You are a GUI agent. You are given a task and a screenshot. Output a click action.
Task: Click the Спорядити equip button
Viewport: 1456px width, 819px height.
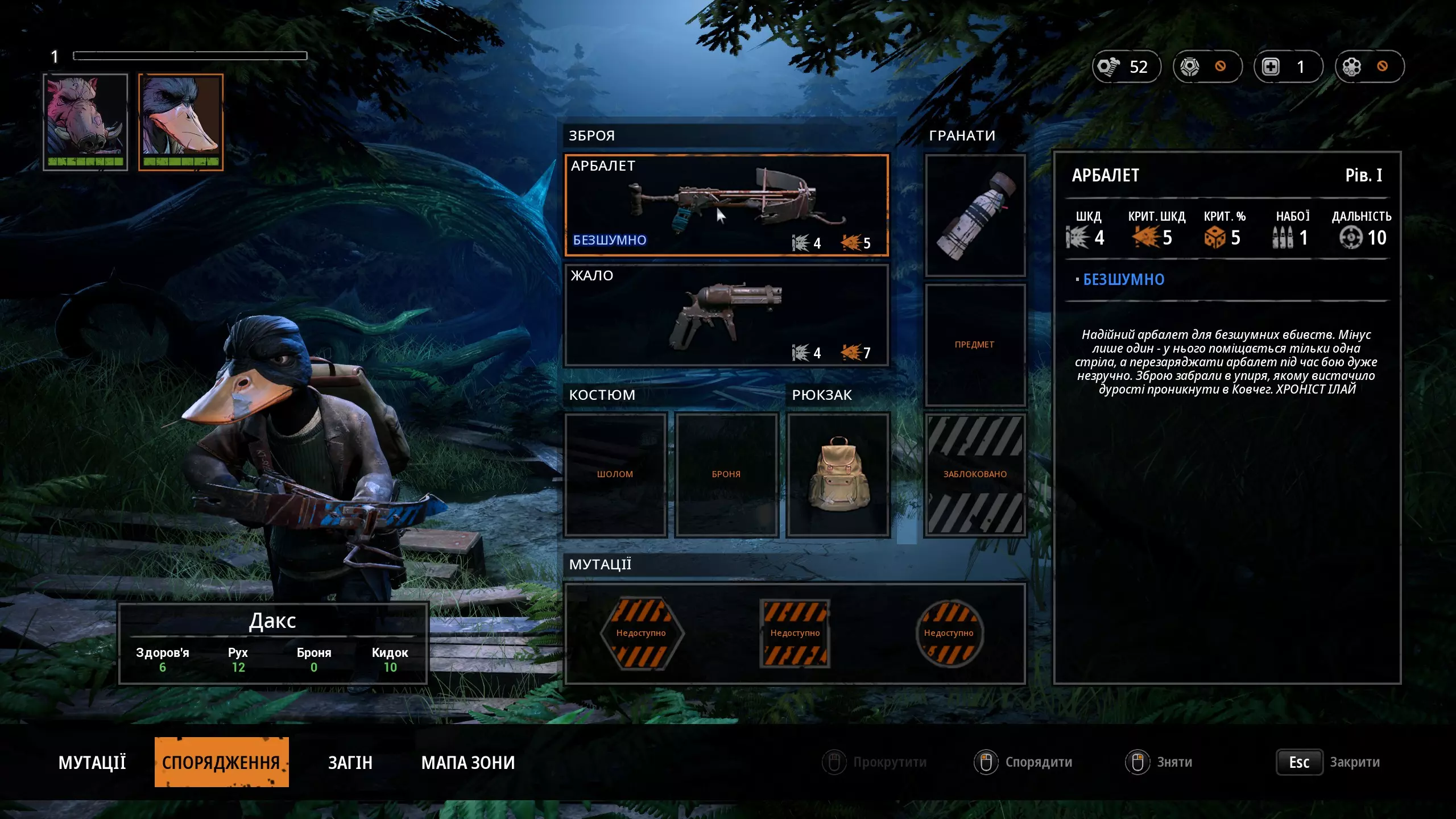point(1023,762)
